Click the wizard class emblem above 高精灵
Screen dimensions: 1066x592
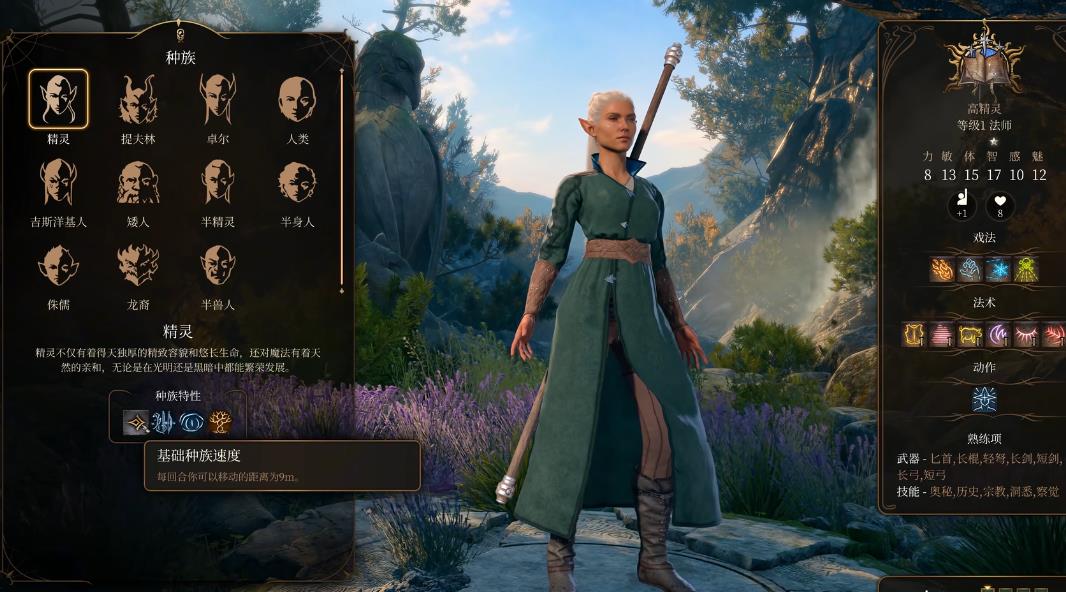984,66
